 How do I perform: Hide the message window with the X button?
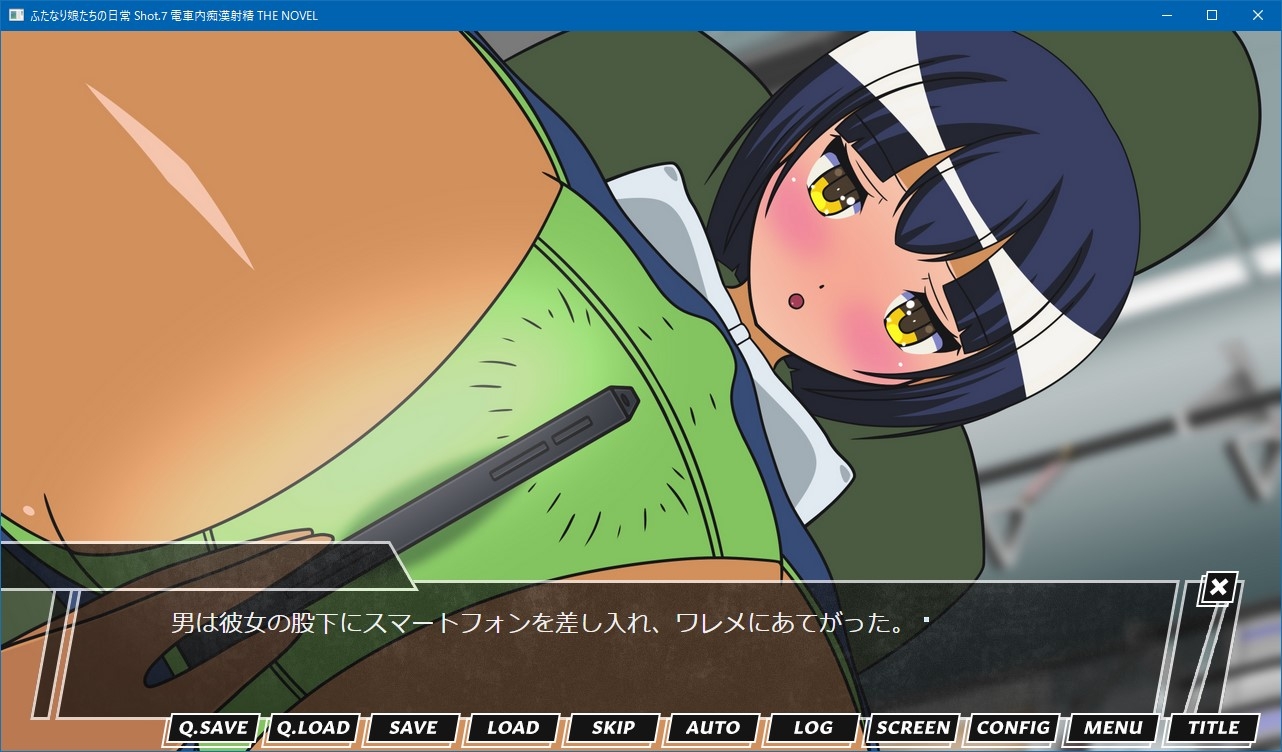1218,588
